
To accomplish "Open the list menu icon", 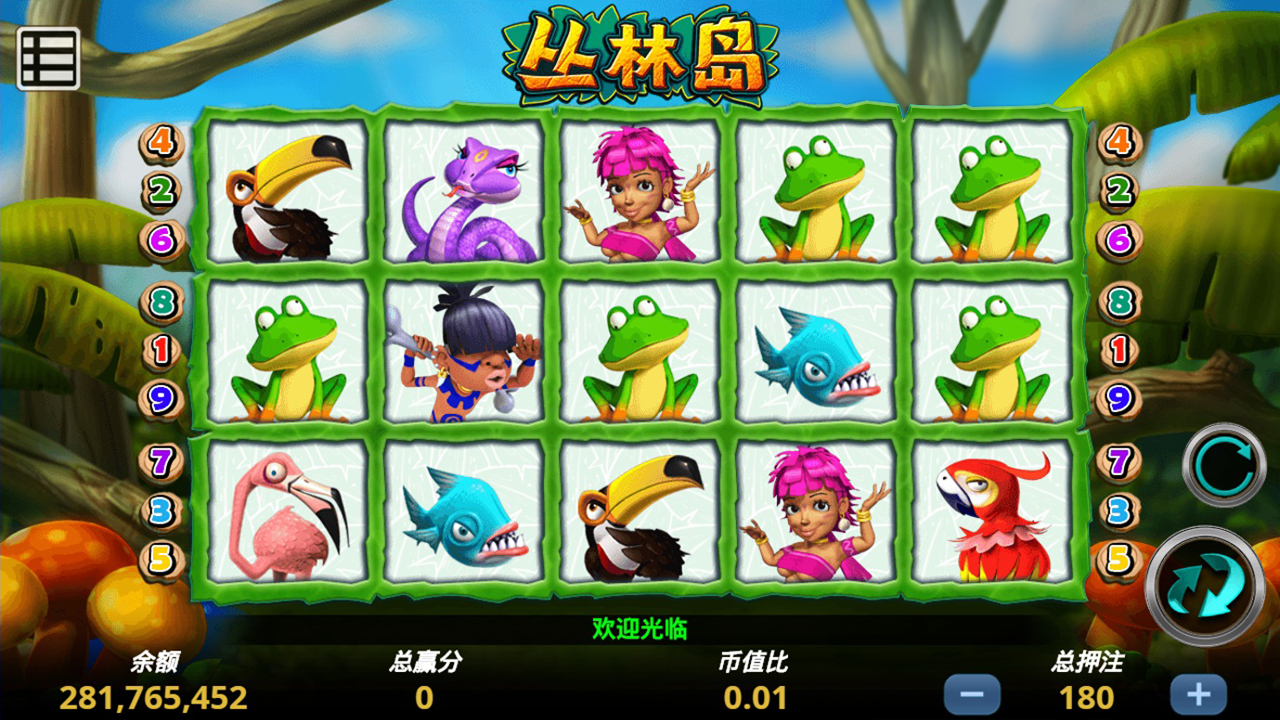I will (48, 59).
